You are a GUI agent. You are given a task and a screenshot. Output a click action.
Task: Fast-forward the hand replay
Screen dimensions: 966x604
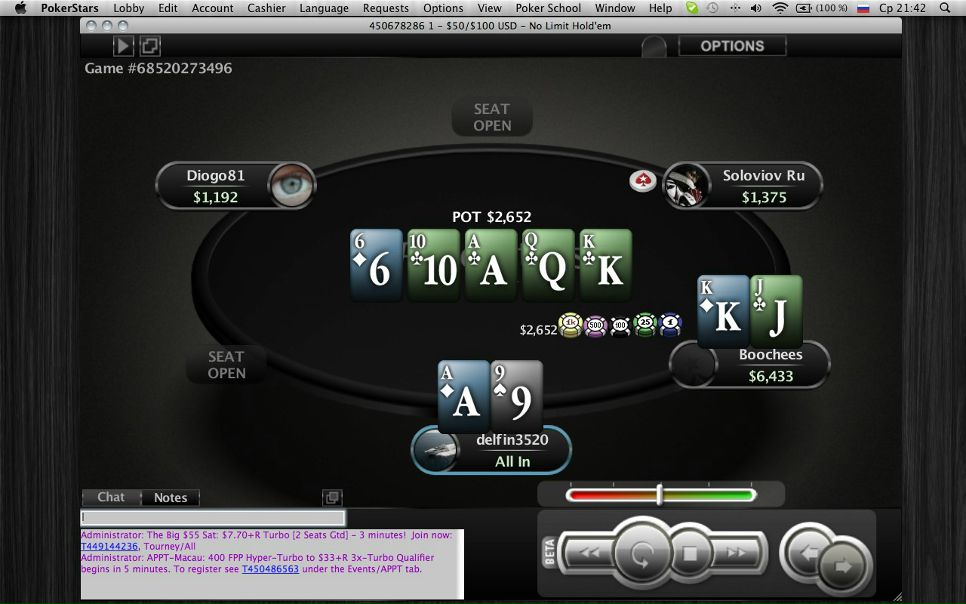737,552
